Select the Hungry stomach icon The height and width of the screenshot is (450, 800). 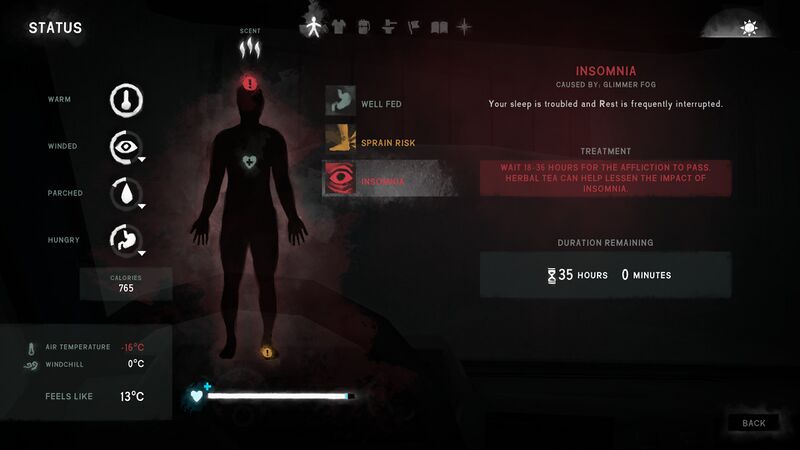point(126,240)
